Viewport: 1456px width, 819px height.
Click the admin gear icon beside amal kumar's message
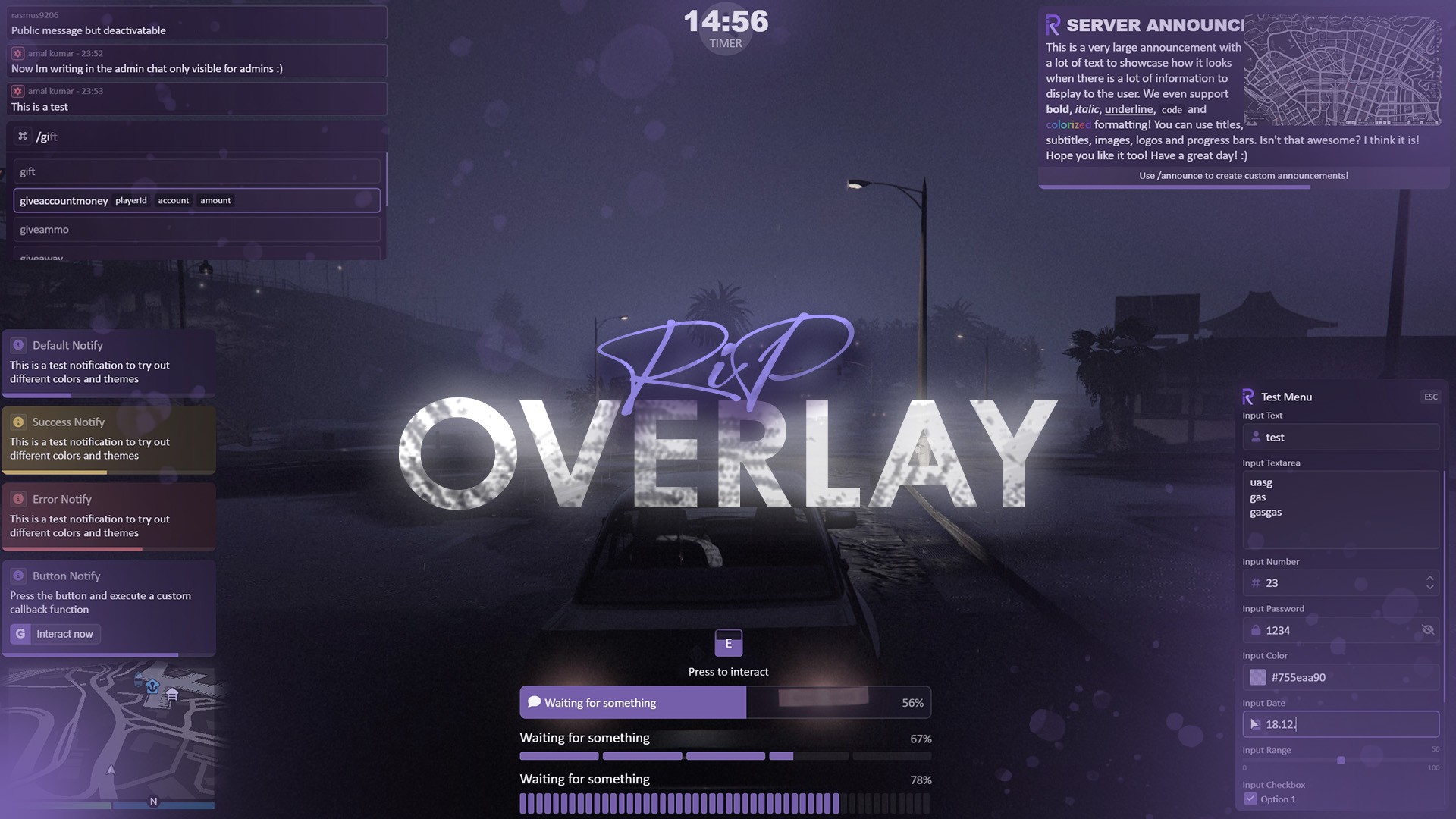17,53
